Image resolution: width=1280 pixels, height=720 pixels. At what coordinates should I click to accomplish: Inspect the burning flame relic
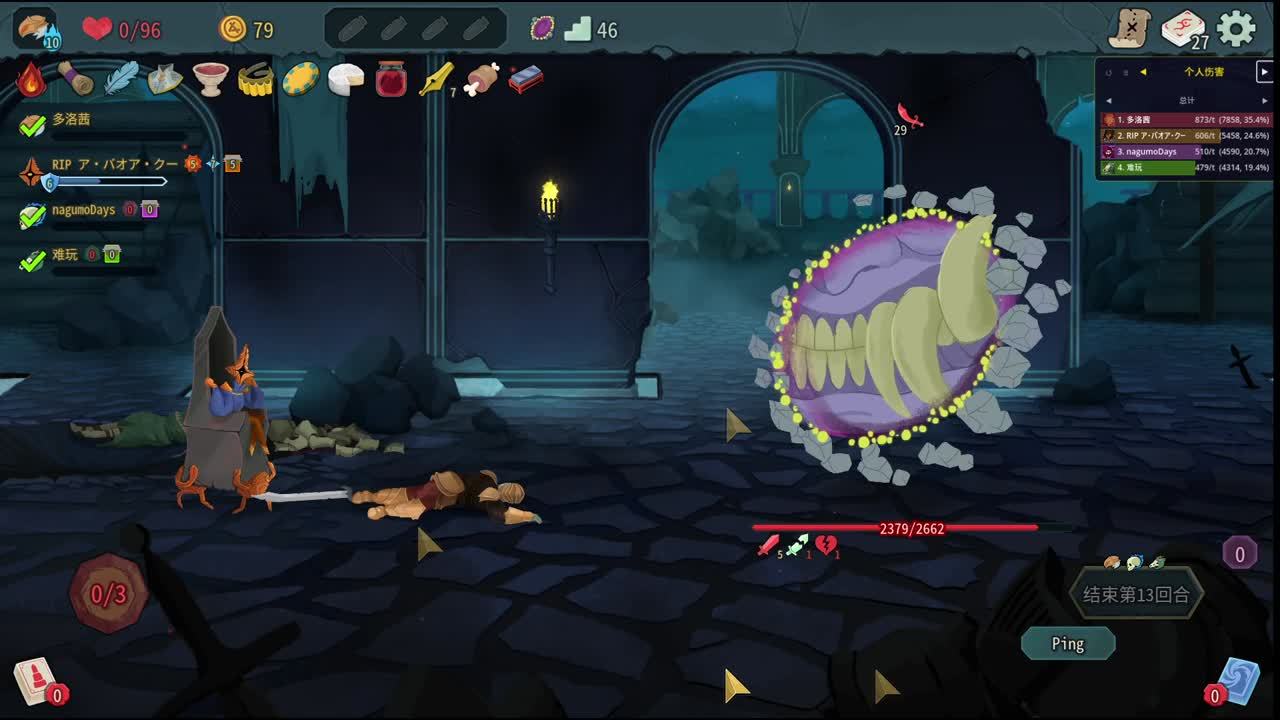click(31, 79)
